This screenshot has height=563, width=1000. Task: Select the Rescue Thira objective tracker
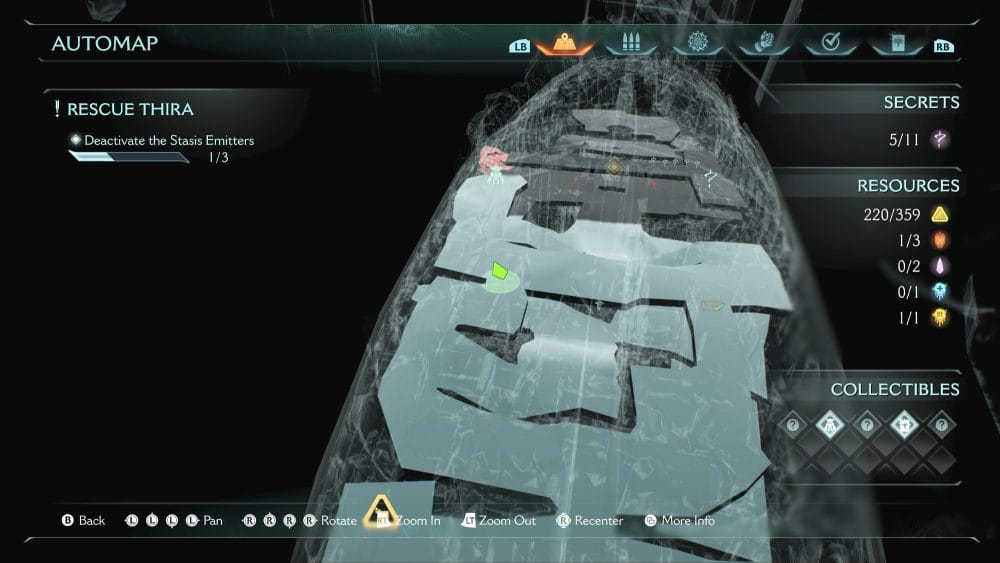[x=130, y=109]
